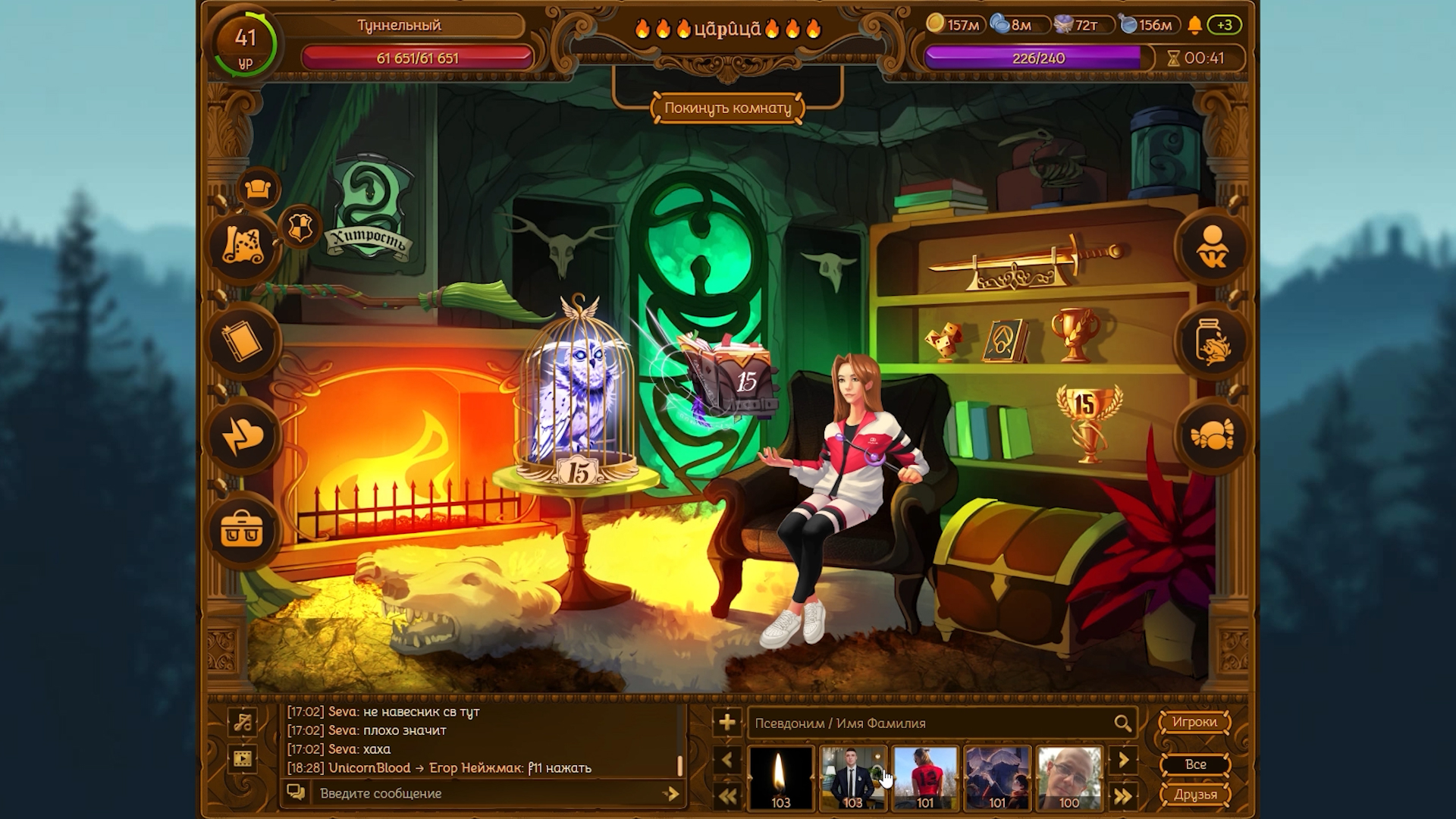Open the suitcase inventory icon
Screen dimensions: 1456x819
click(x=242, y=530)
